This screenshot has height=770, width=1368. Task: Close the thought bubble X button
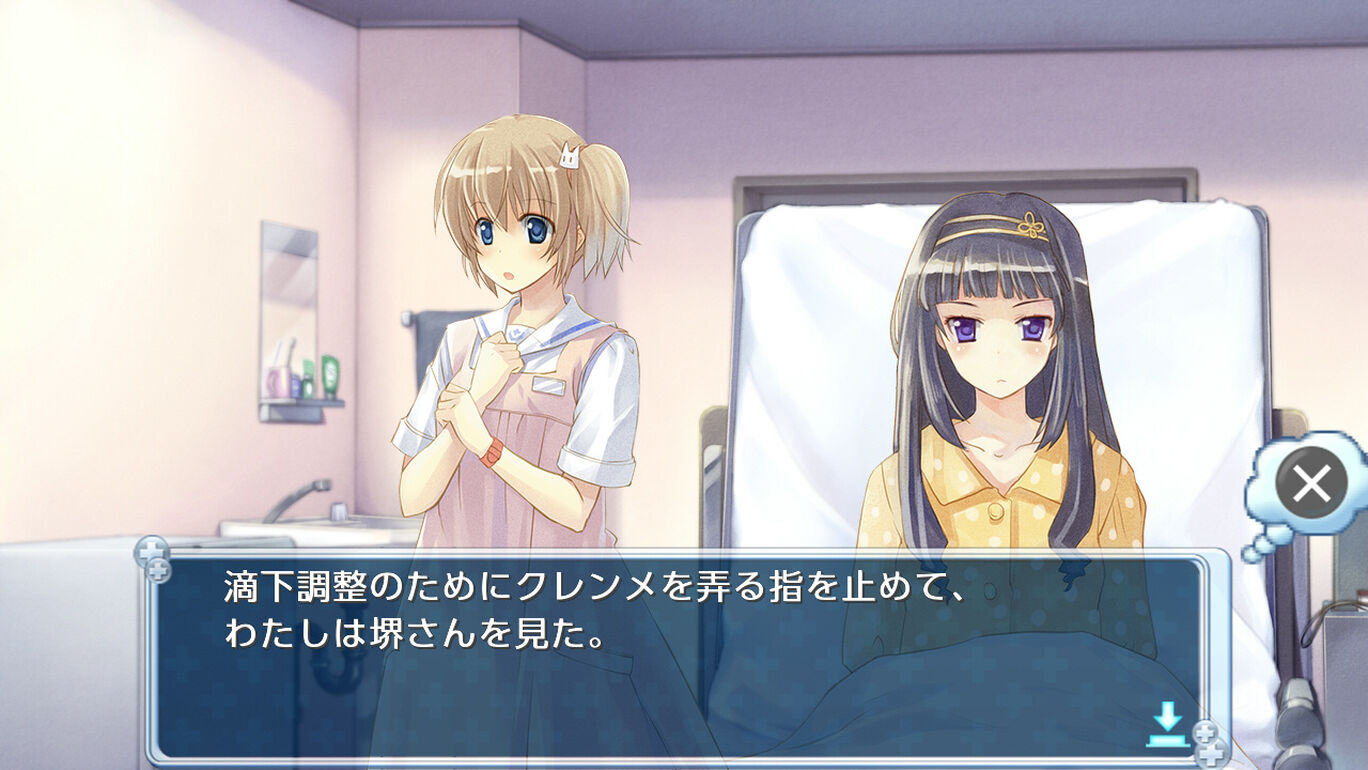coord(1310,485)
